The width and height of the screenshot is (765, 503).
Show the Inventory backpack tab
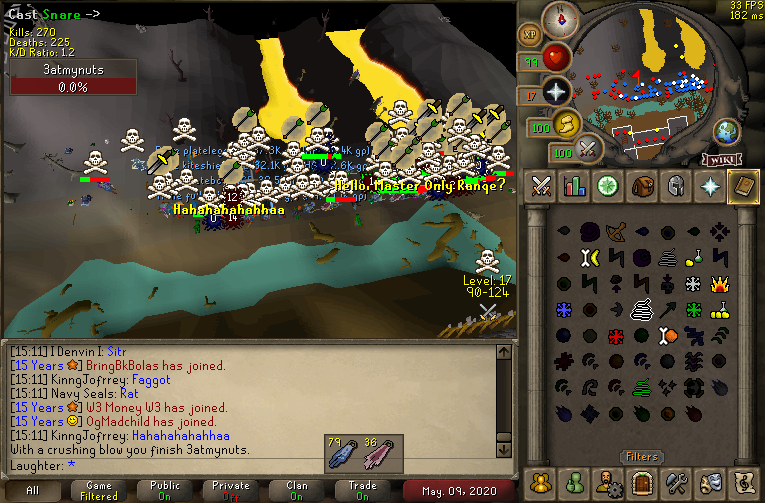click(642, 186)
